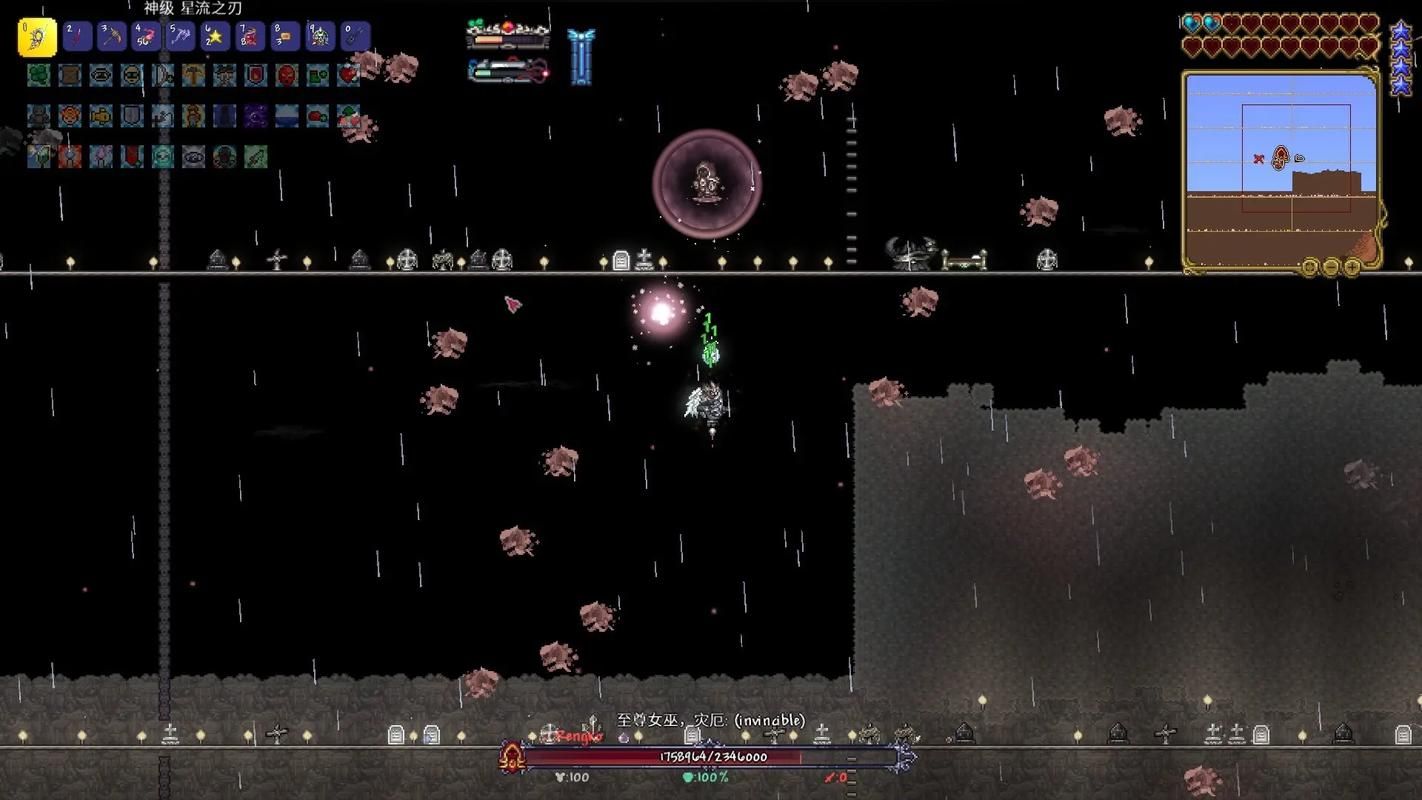The image size is (1422, 800).
Task: Click the boss head marker on the minimap
Action: point(1280,158)
